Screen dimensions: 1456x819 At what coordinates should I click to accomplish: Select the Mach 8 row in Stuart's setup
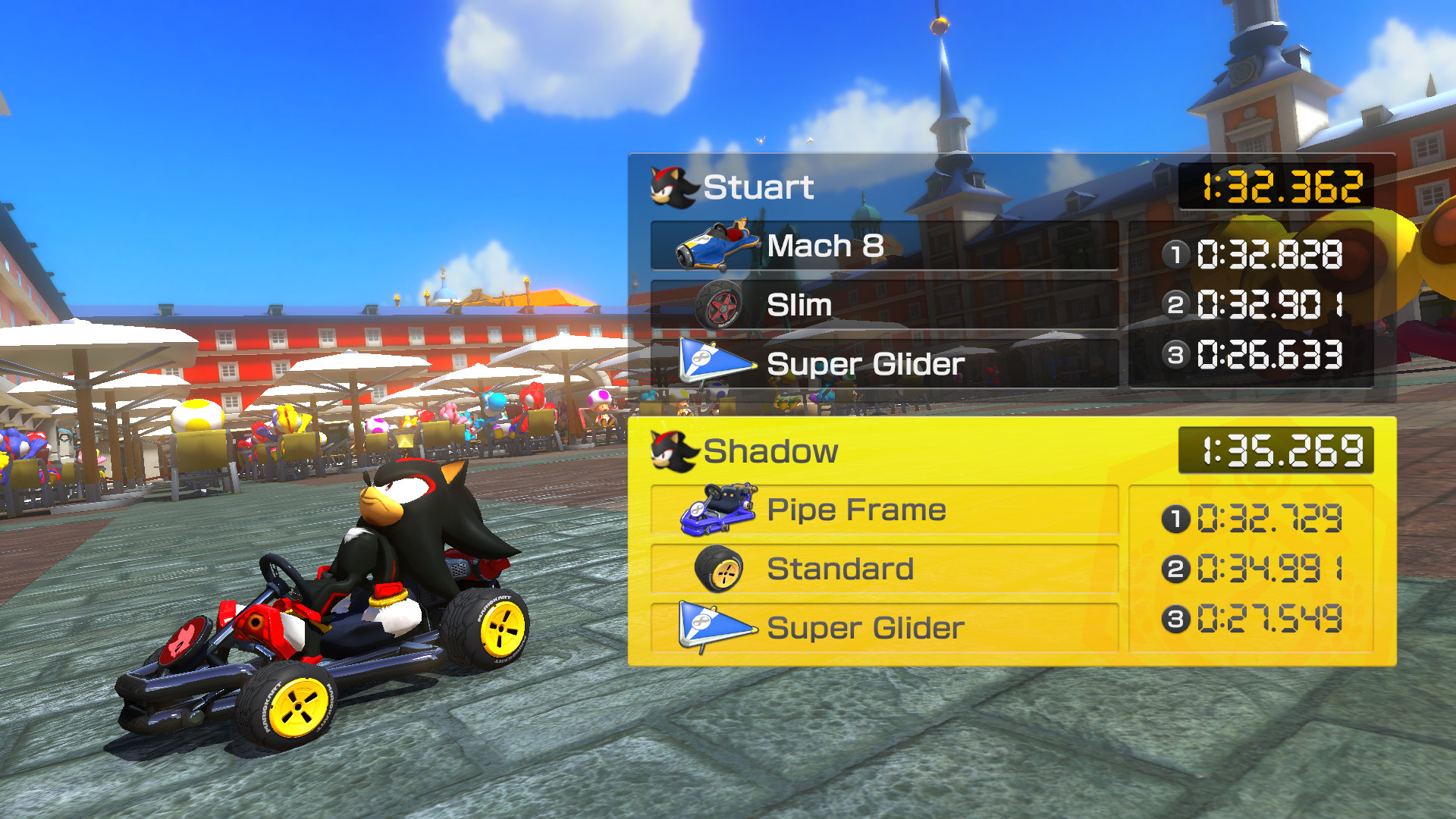coord(887,246)
